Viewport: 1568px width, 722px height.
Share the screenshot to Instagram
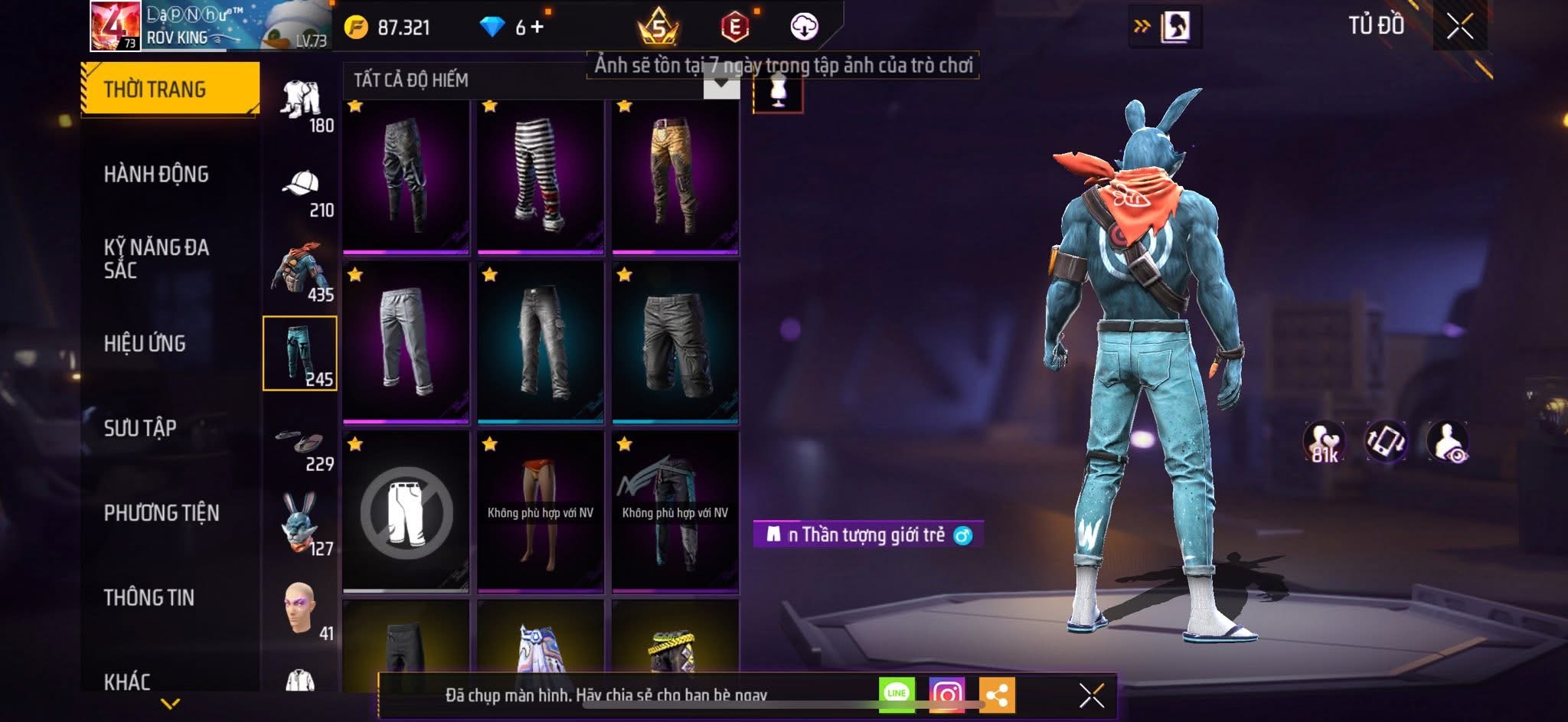tap(946, 694)
